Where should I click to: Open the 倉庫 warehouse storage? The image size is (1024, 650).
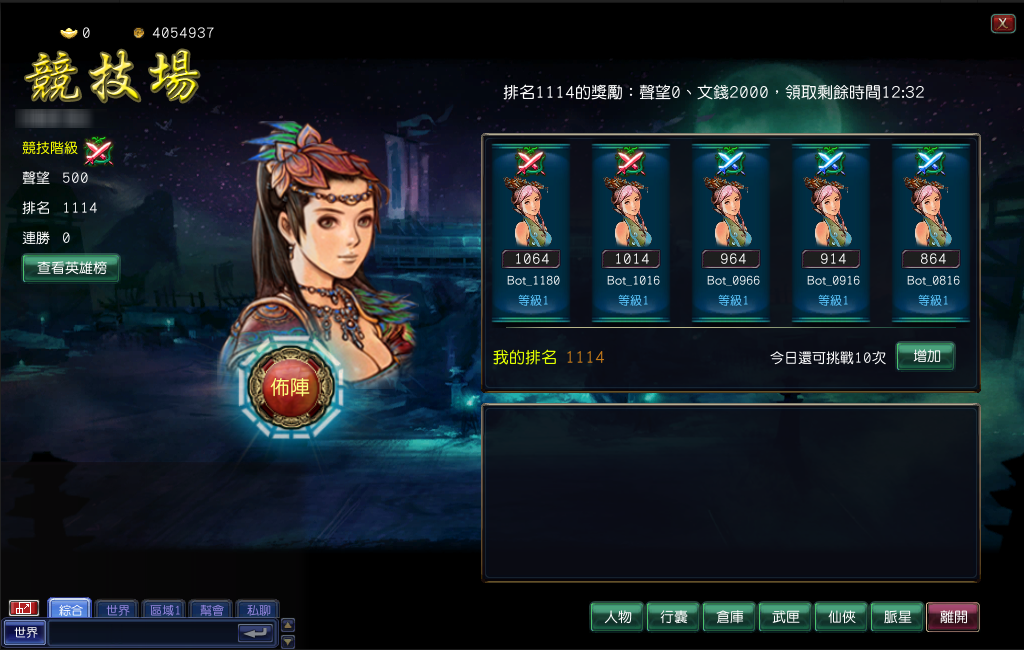pyautogui.click(x=729, y=617)
